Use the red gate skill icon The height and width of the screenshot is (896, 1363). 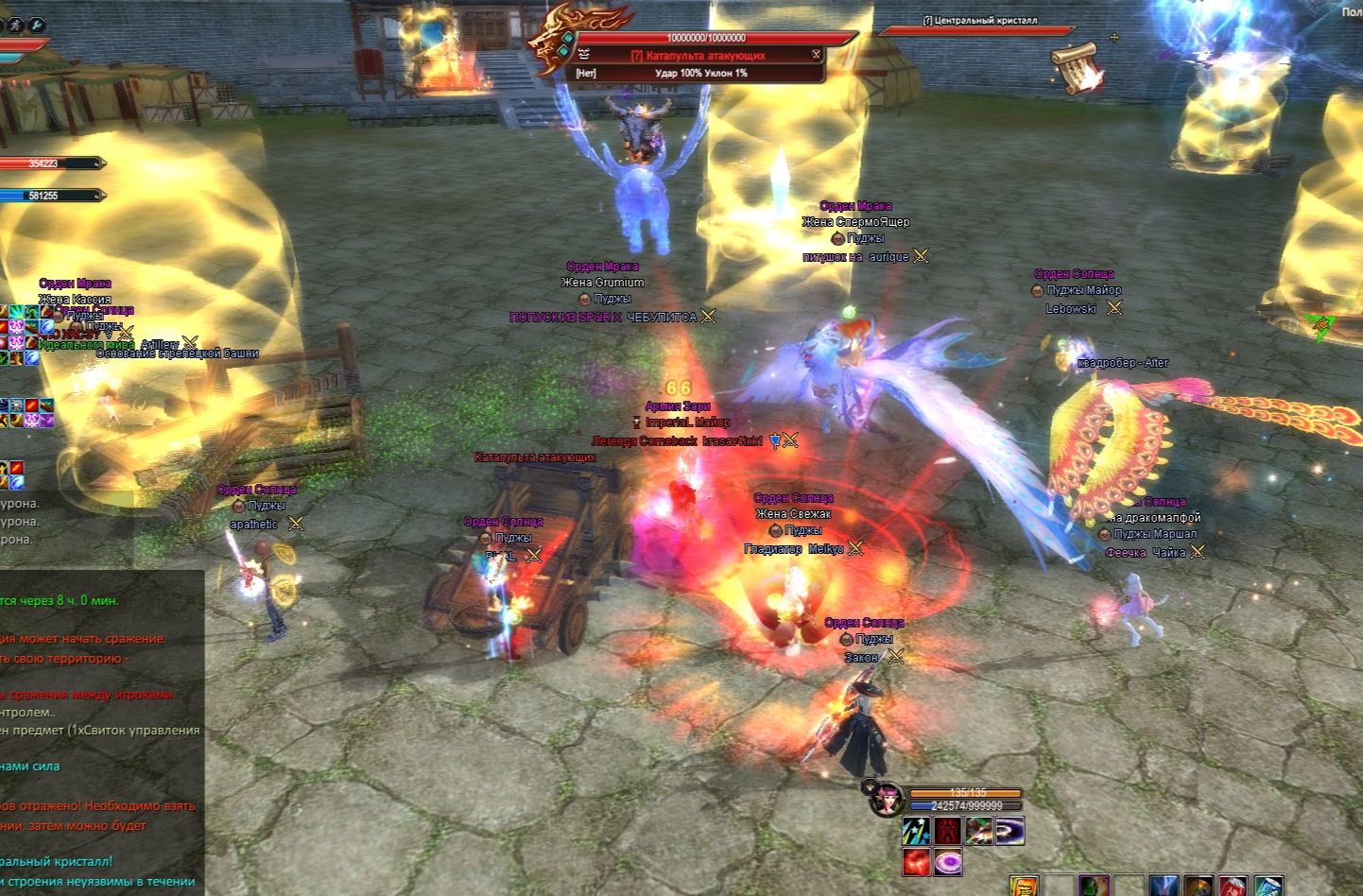[x=947, y=831]
